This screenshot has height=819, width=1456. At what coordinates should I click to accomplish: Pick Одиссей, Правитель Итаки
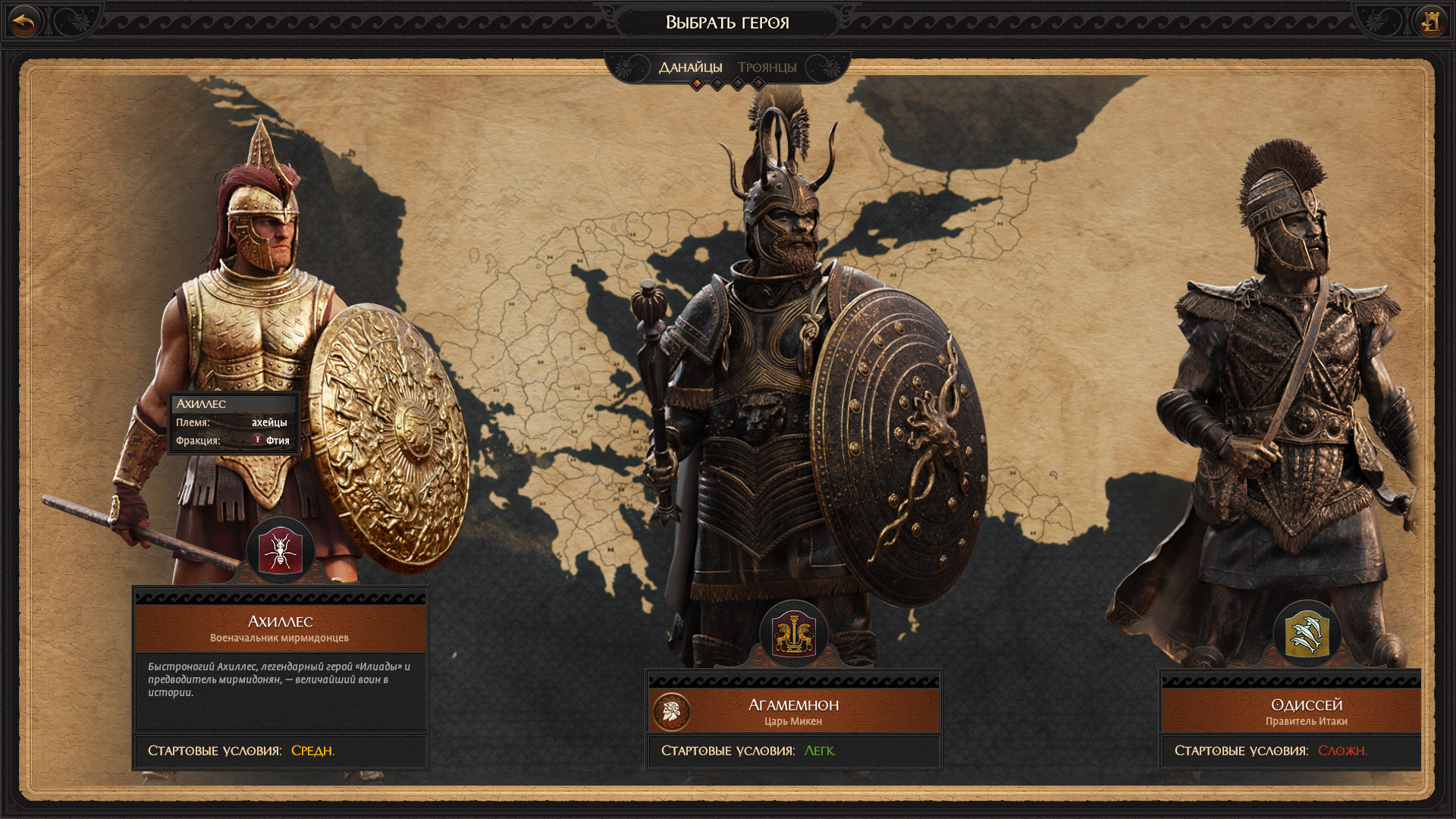(x=1305, y=711)
